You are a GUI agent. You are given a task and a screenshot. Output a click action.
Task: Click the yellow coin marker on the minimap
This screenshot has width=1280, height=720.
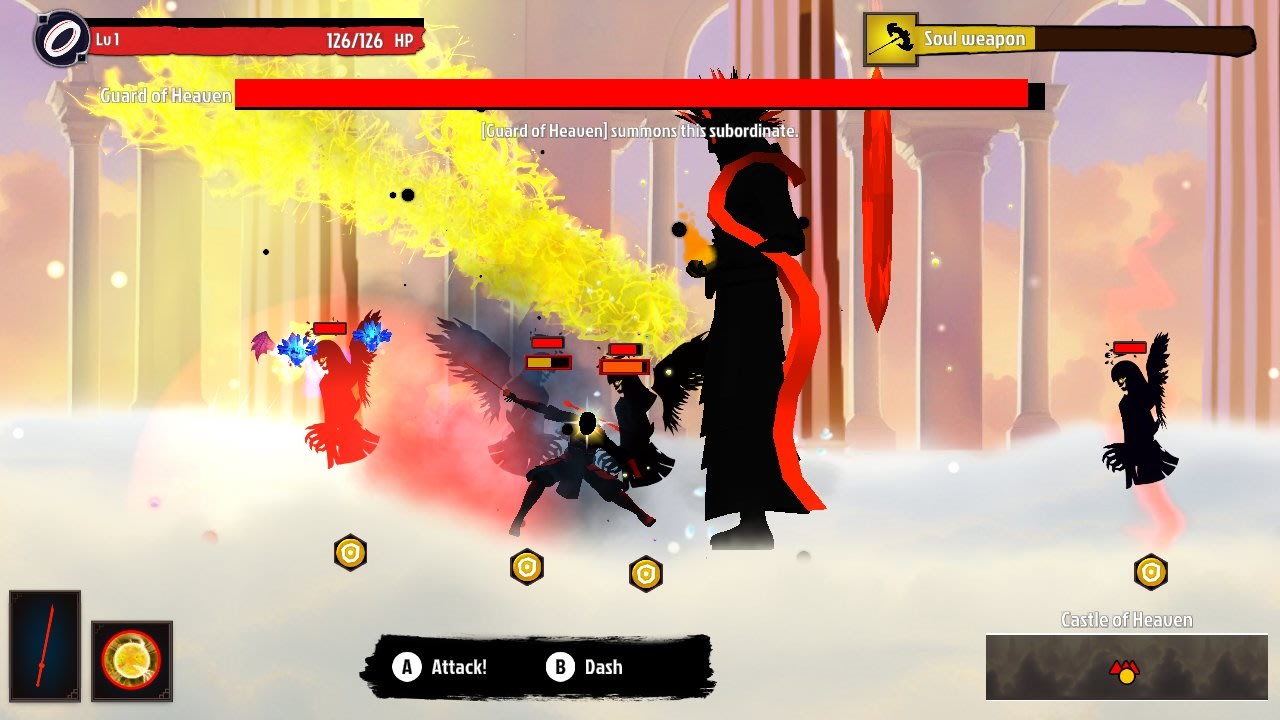click(1127, 677)
